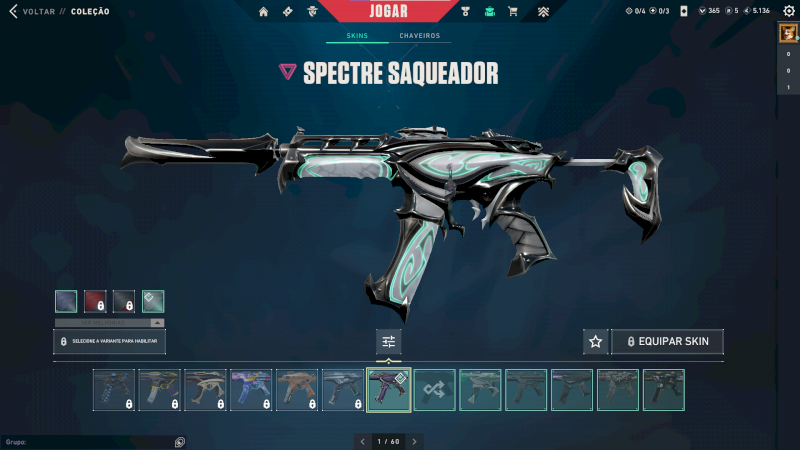Image resolution: width=800 pixels, height=450 pixels.
Task: Mark skin as favorite with star
Action: [596, 342]
